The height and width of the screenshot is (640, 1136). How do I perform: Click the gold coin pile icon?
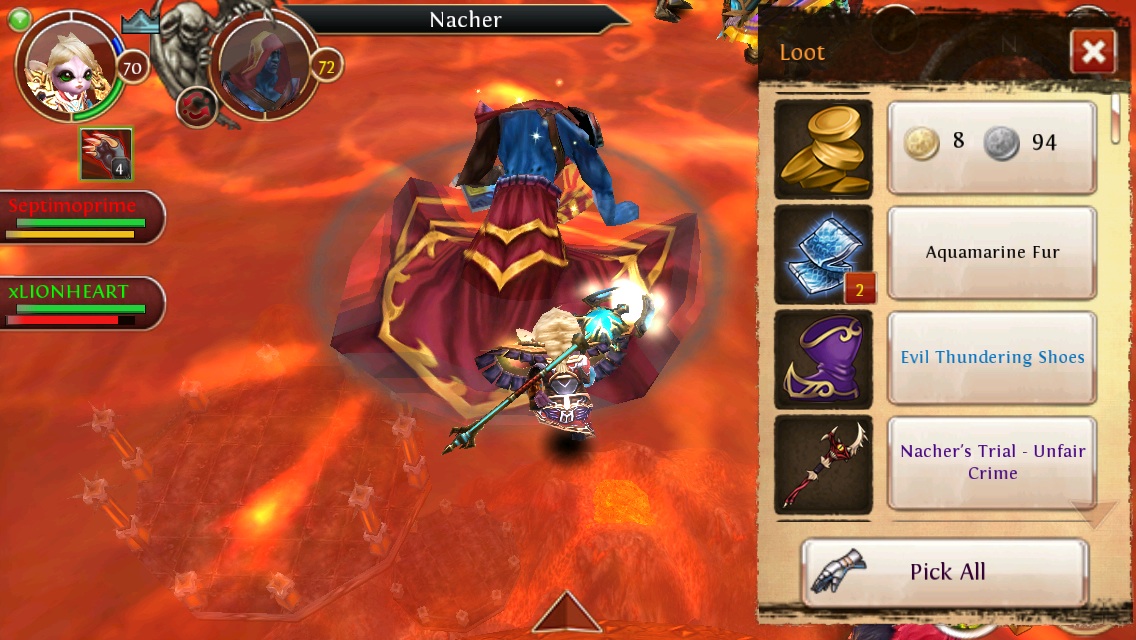pos(823,149)
